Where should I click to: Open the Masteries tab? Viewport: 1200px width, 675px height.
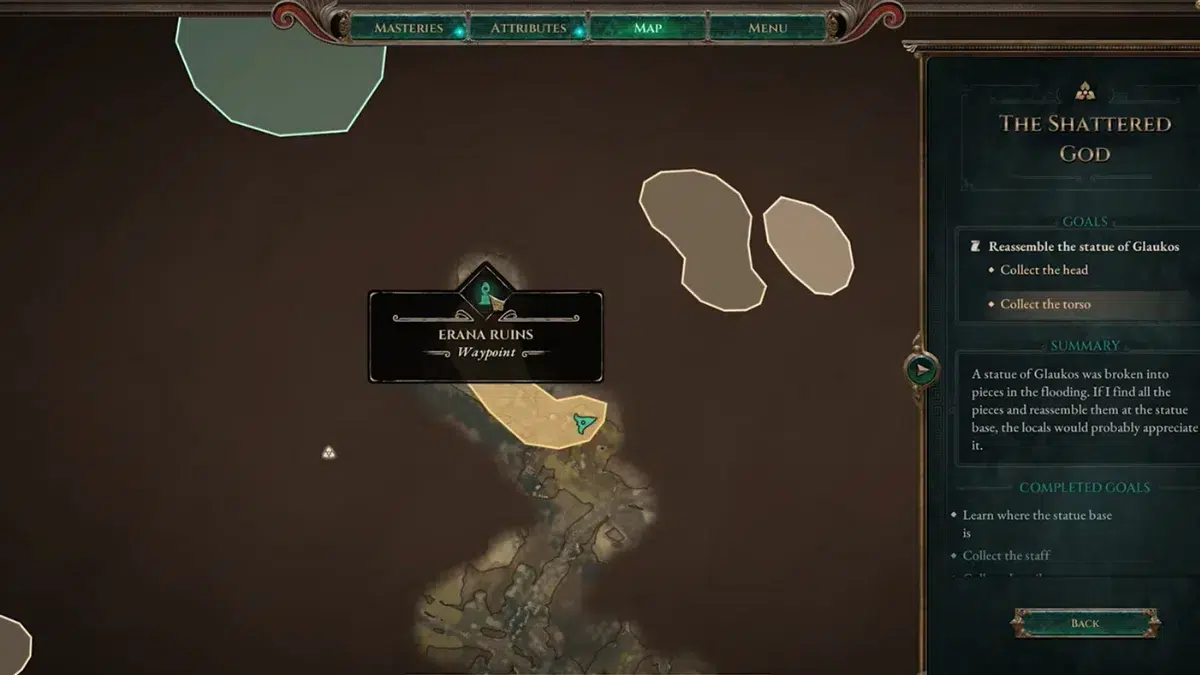point(408,28)
